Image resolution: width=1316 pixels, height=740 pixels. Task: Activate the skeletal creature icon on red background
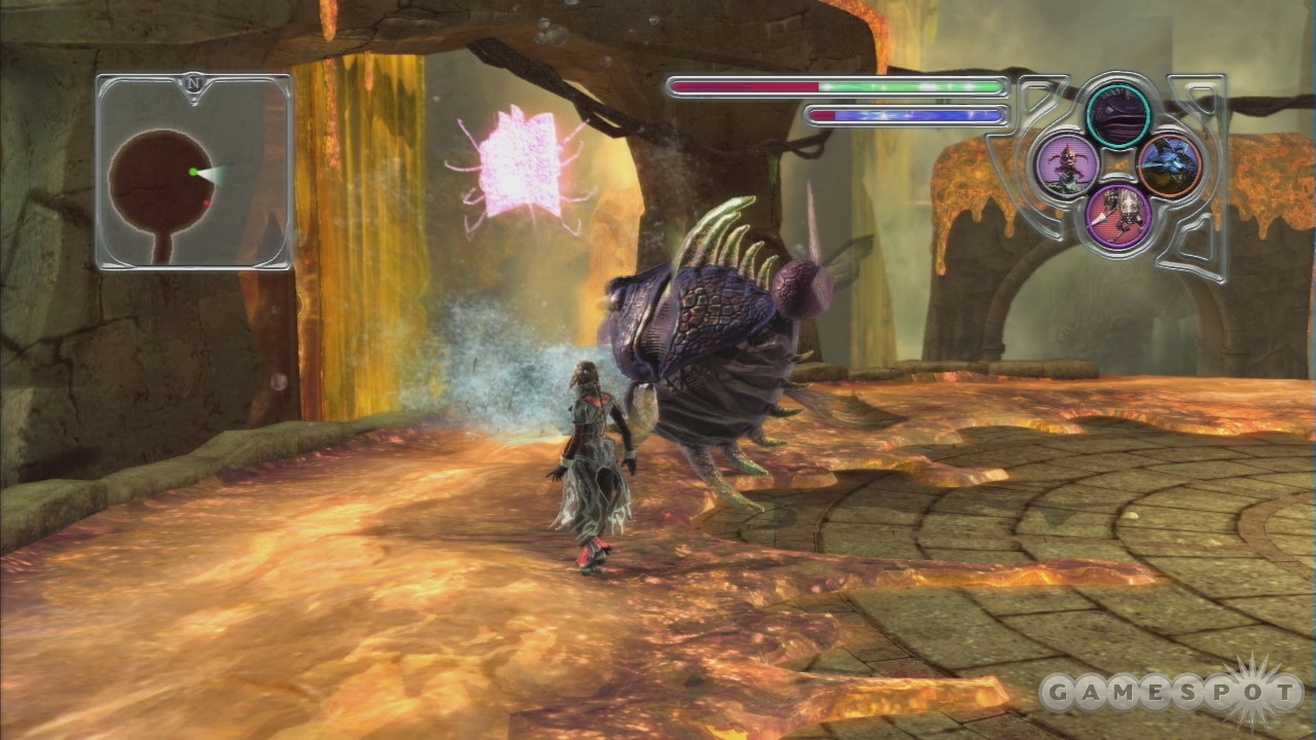coord(1118,214)
